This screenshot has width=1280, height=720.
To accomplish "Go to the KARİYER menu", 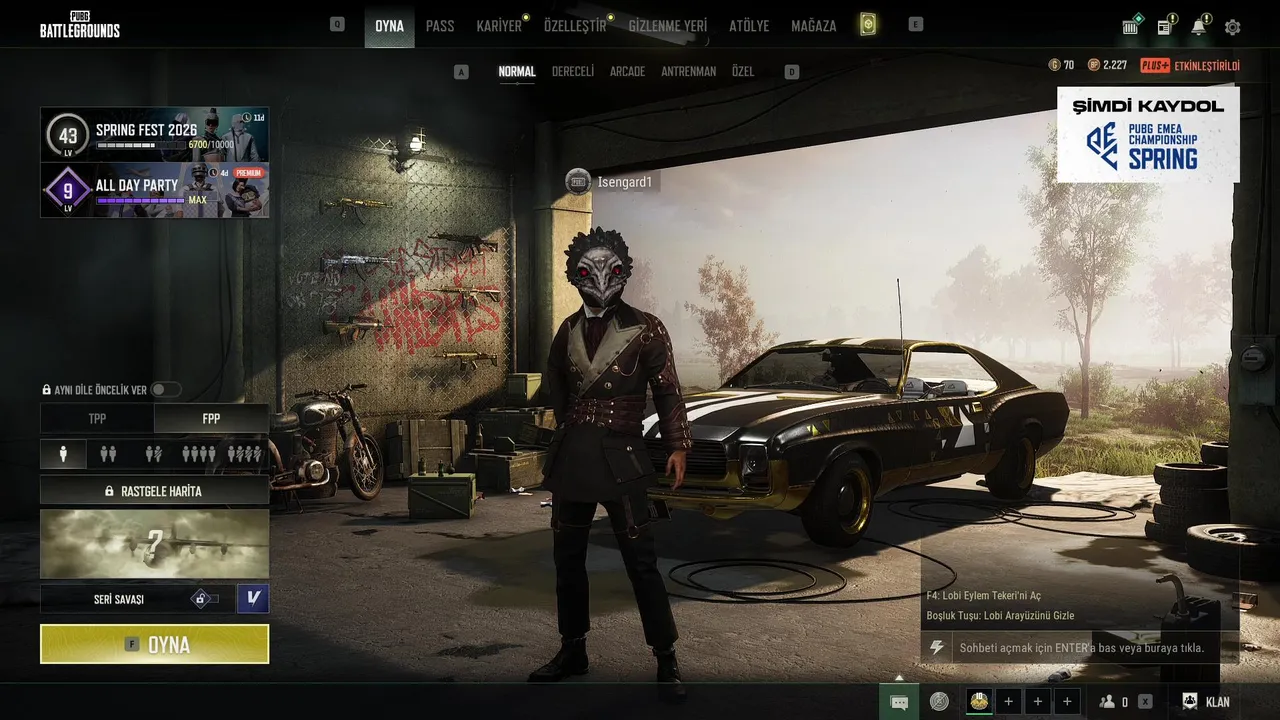I will (x=499, y=26).
